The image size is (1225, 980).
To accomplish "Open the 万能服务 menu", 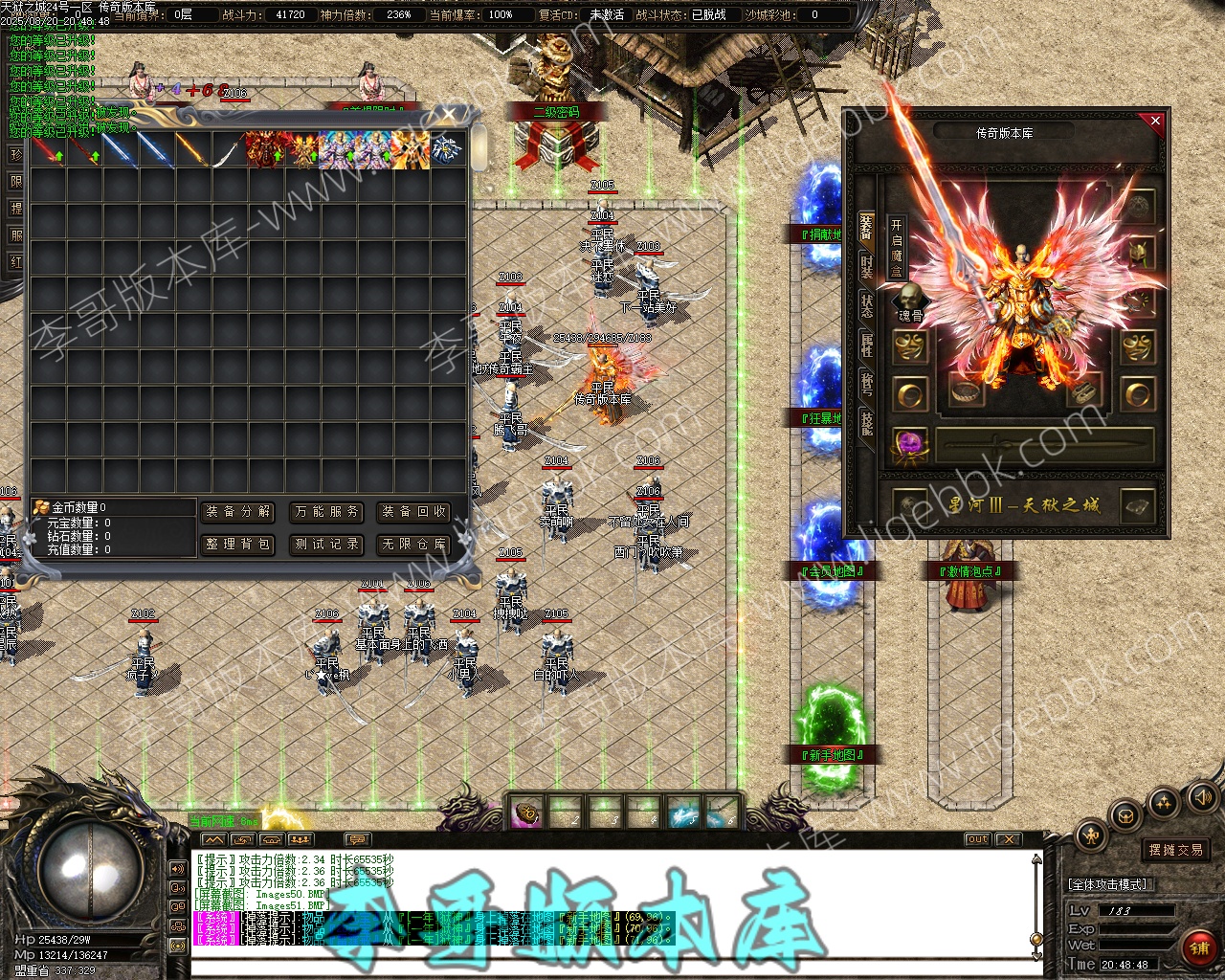I will tap(326, 512).
